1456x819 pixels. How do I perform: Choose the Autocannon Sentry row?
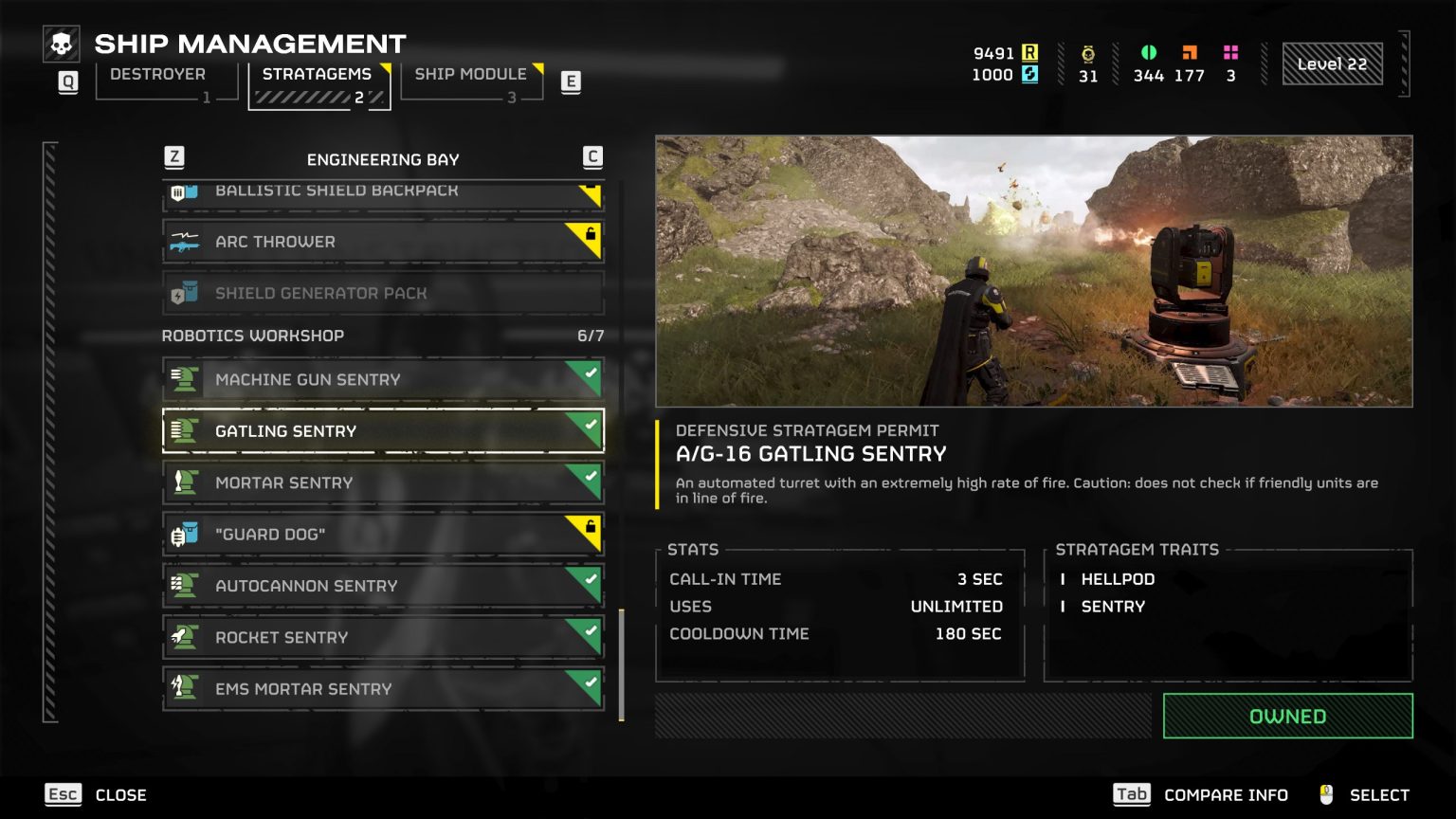click(x=383, y=587)
